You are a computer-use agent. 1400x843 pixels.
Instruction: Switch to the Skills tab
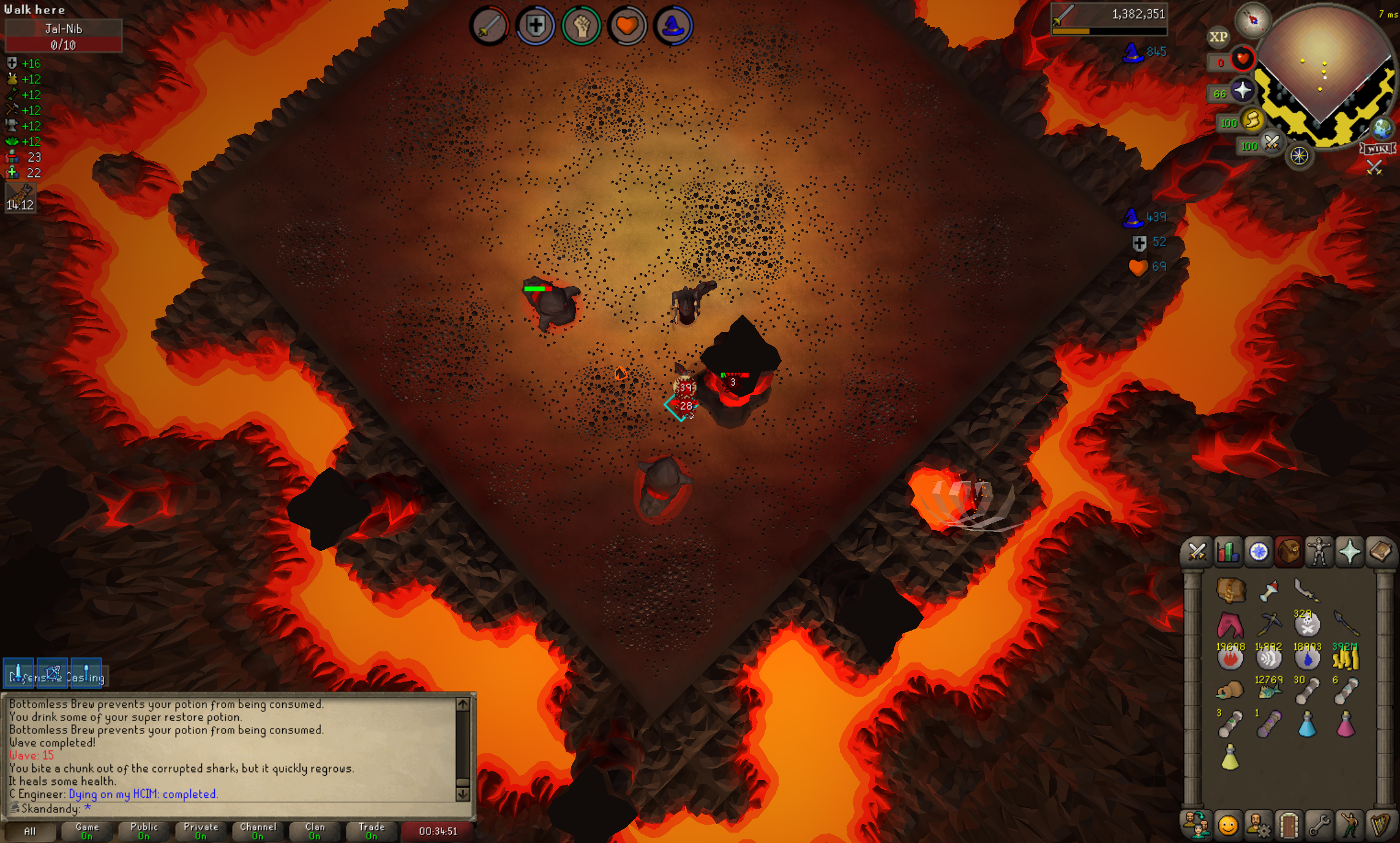(1227, 552)
